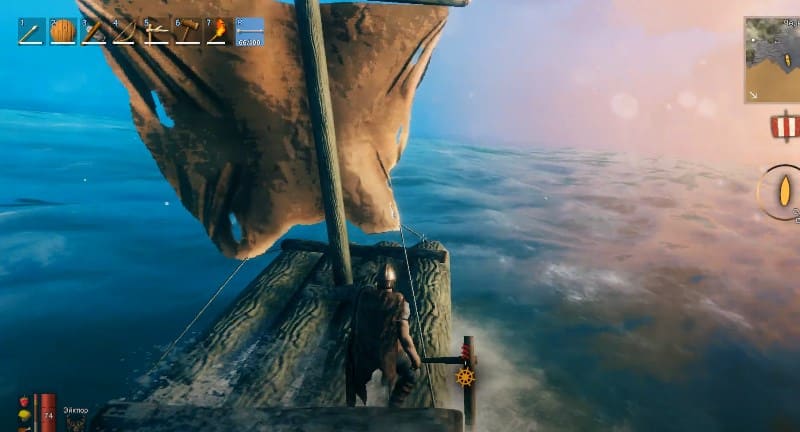Choose the hoe in hotbar slot 5
The height and width of the screenshot is (432, 800).
click(x=155, y=31)
